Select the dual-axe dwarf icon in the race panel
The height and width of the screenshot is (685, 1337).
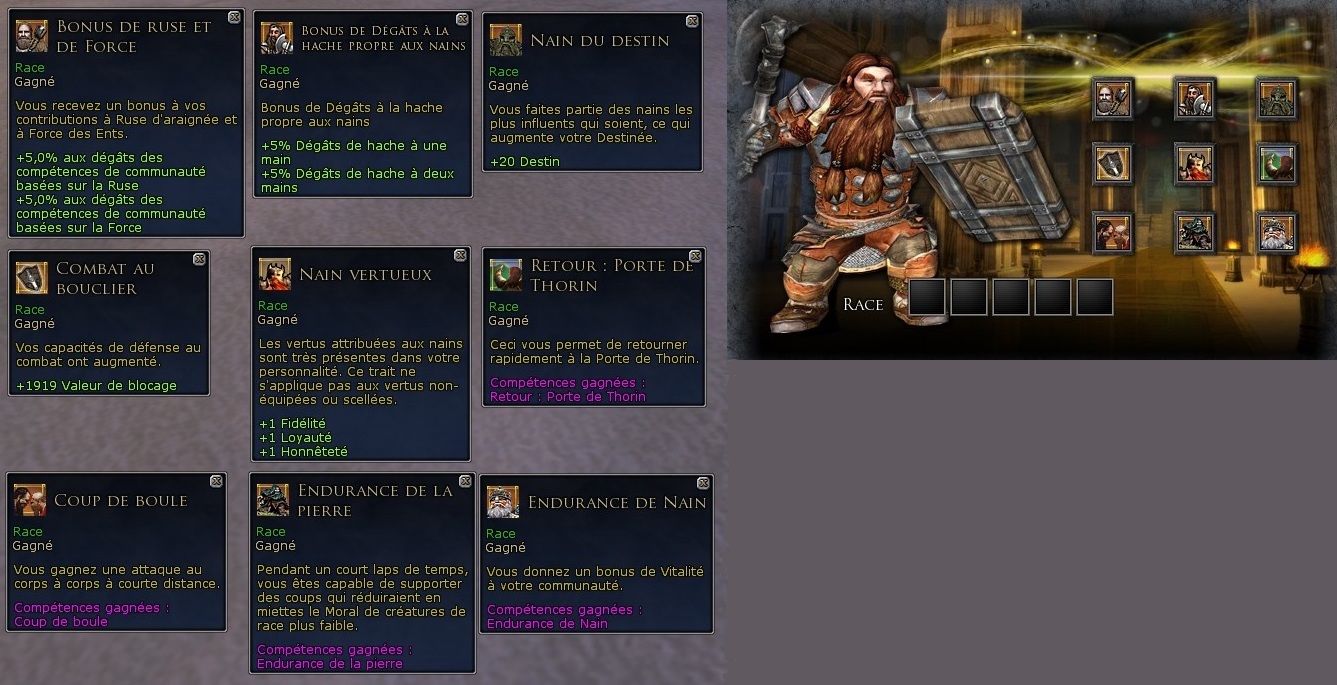click(x=1194, y=98)
